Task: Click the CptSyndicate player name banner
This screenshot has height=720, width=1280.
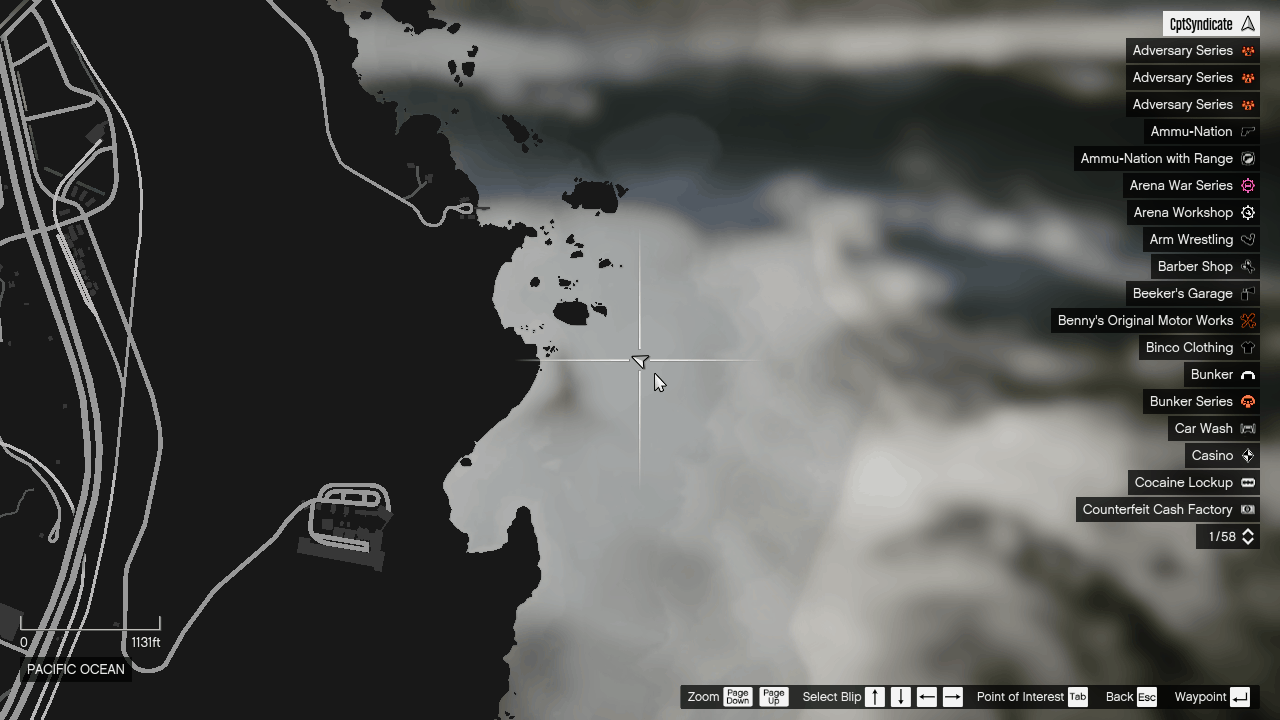Action: click(1210, 23)
